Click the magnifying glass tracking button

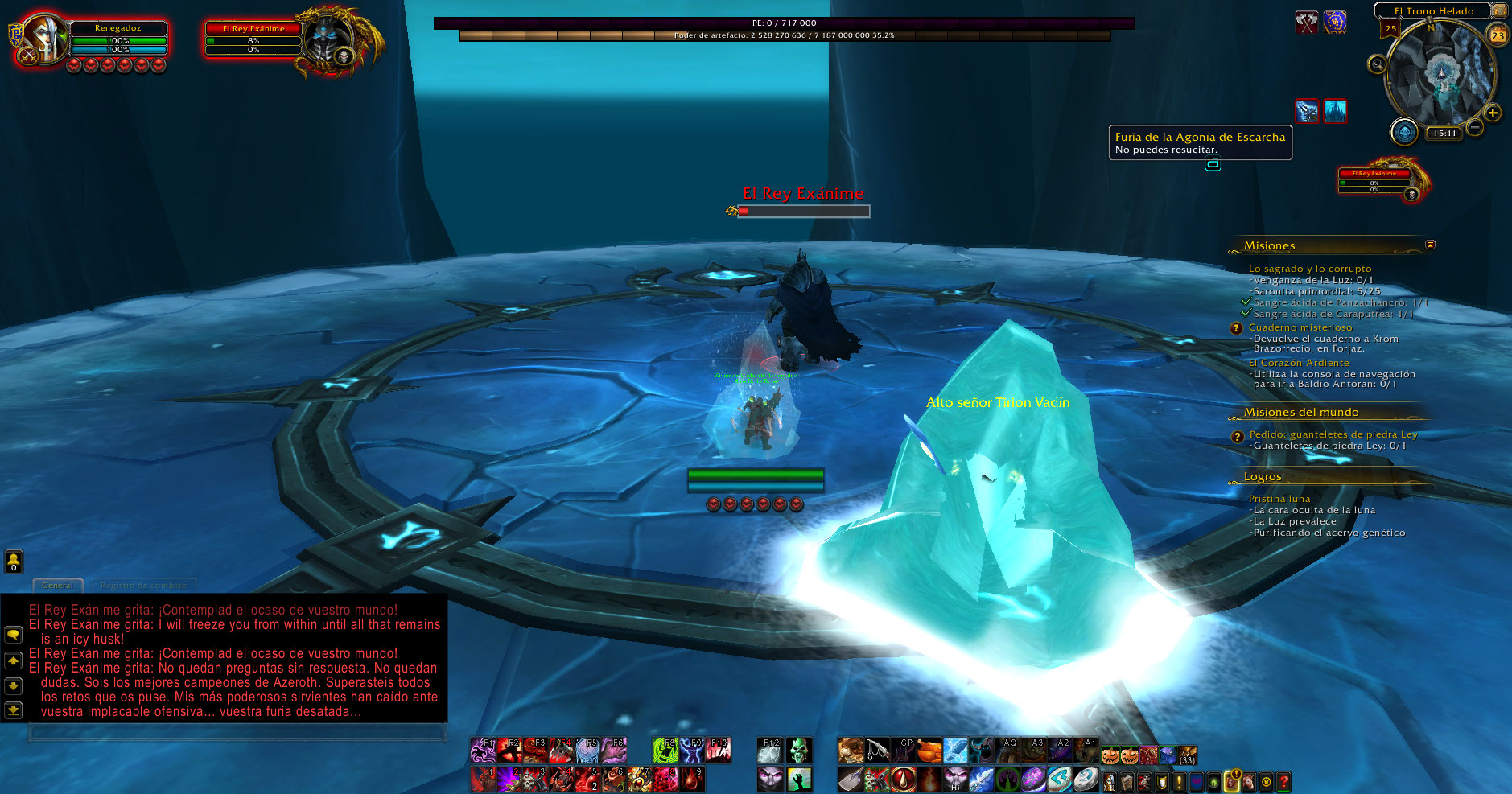pyautogui.click(x=1377, y=64)
